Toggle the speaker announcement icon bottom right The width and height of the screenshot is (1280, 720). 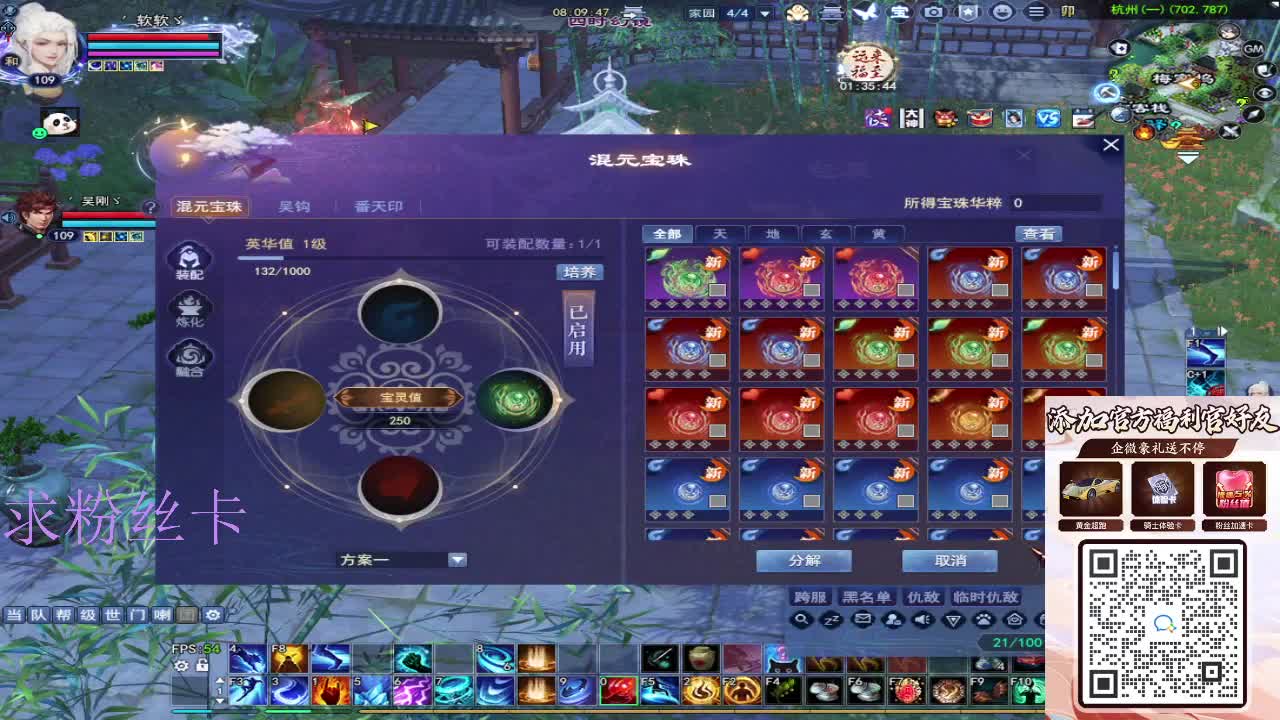pyautogui.click(x=922, y=620)
